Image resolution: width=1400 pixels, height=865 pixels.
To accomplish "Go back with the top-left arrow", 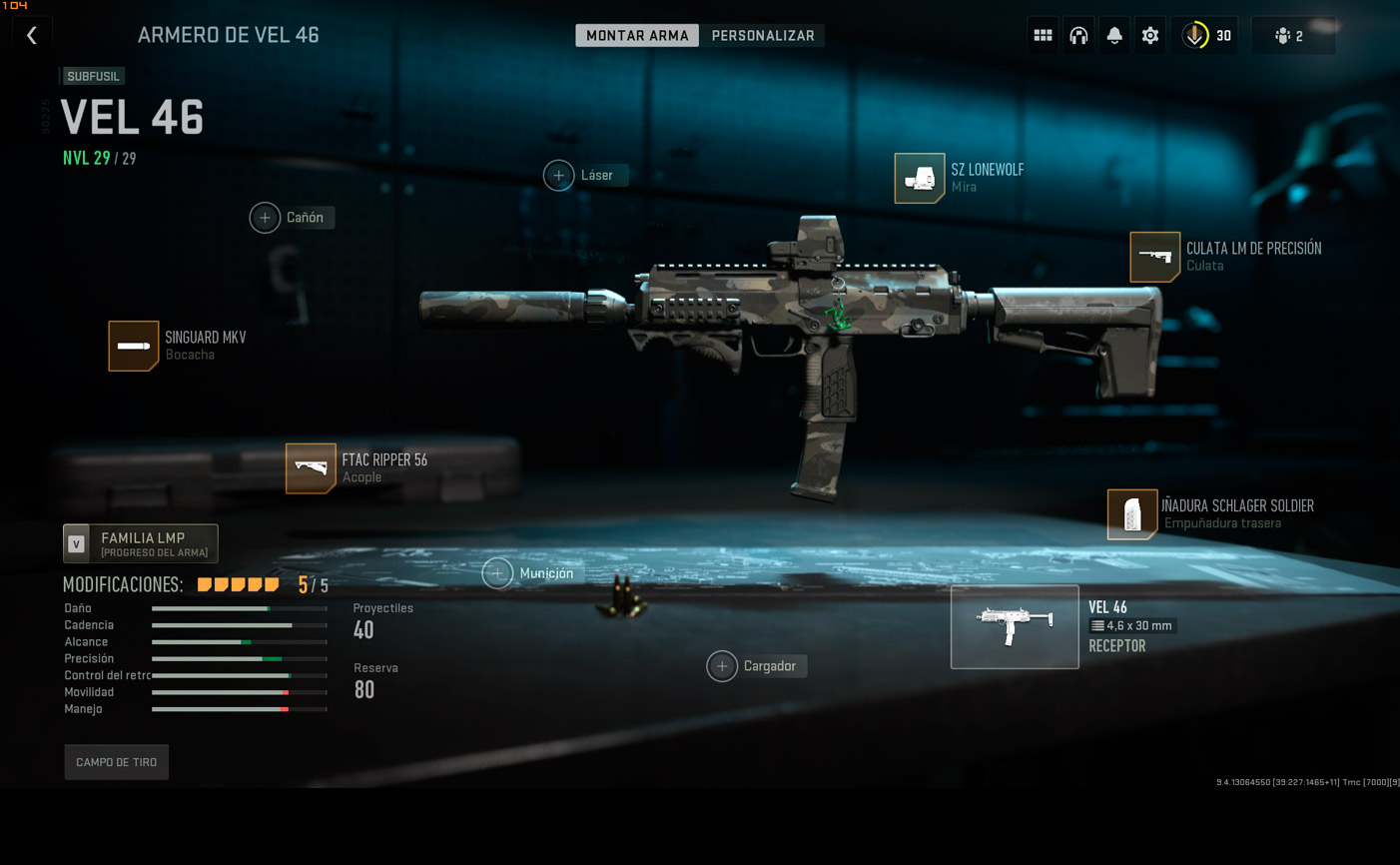I will [32, 36].
